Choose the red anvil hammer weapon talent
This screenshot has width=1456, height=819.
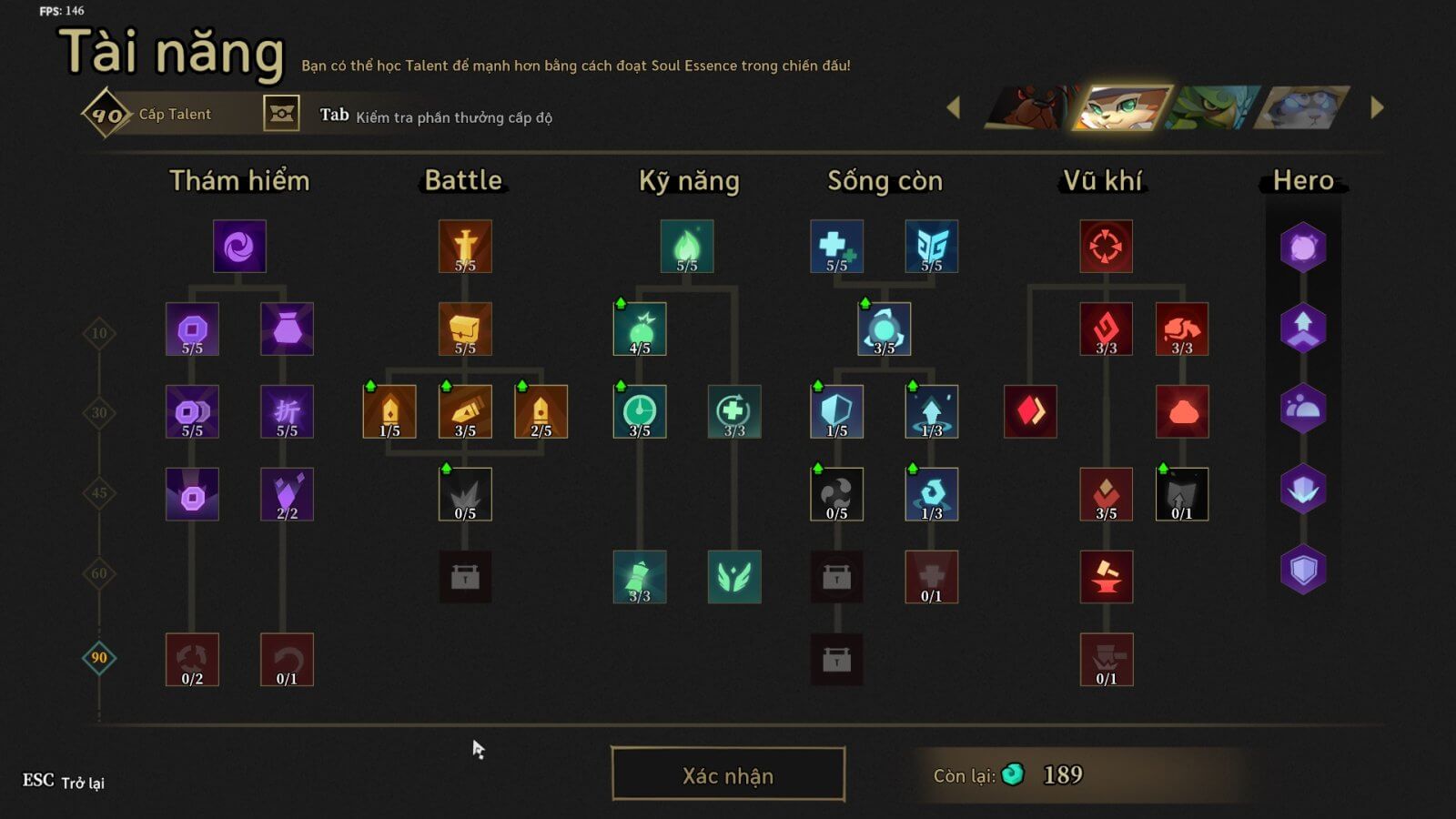coord(1106,577)
